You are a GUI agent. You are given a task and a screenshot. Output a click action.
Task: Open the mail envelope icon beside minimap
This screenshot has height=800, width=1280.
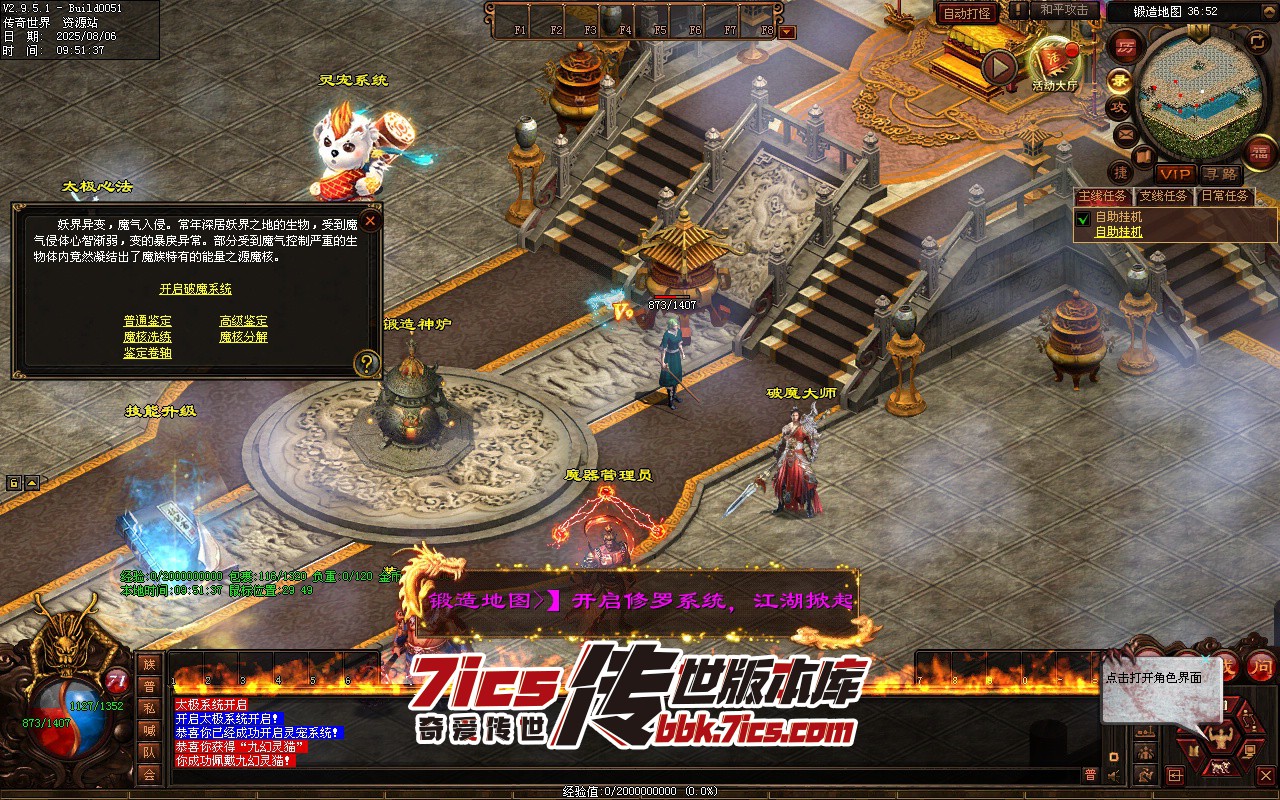(1126, 132)
